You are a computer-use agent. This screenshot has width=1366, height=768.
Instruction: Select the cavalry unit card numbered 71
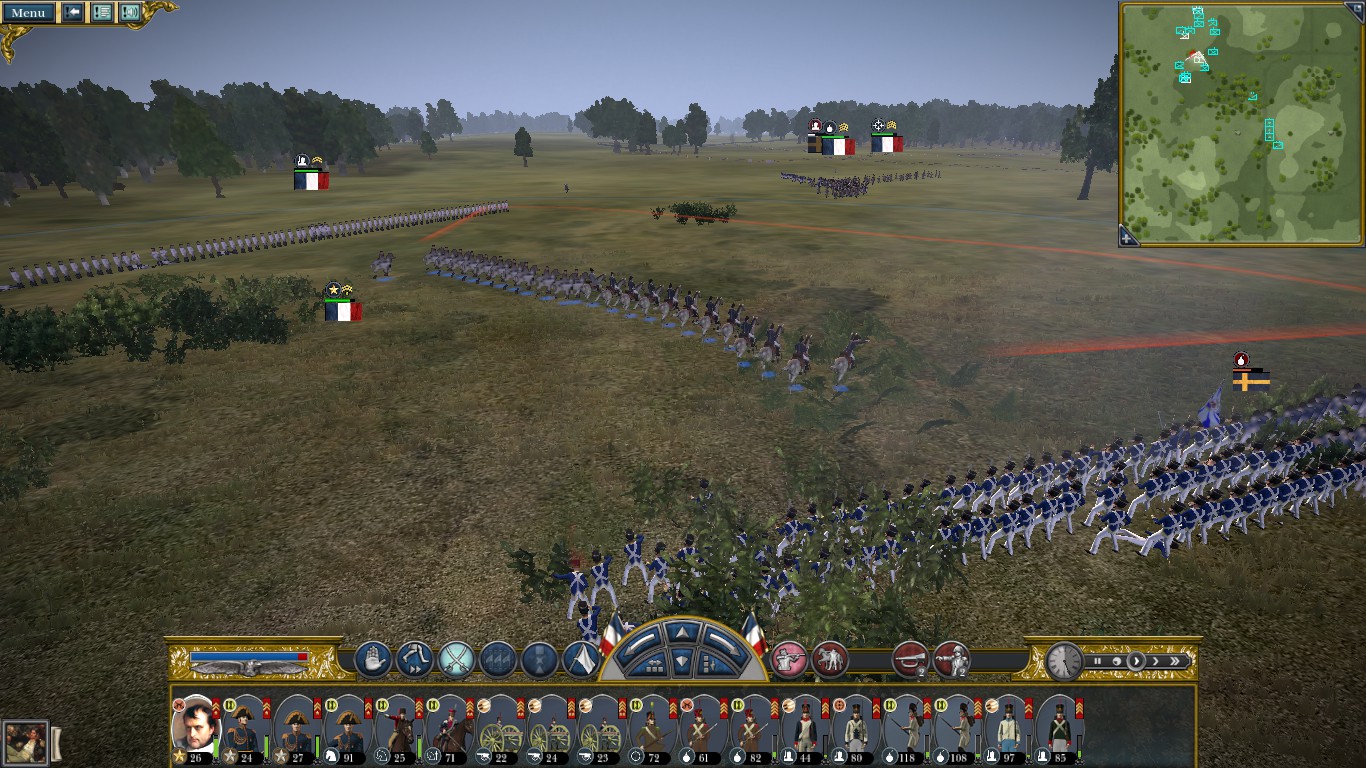coord(450,730)
